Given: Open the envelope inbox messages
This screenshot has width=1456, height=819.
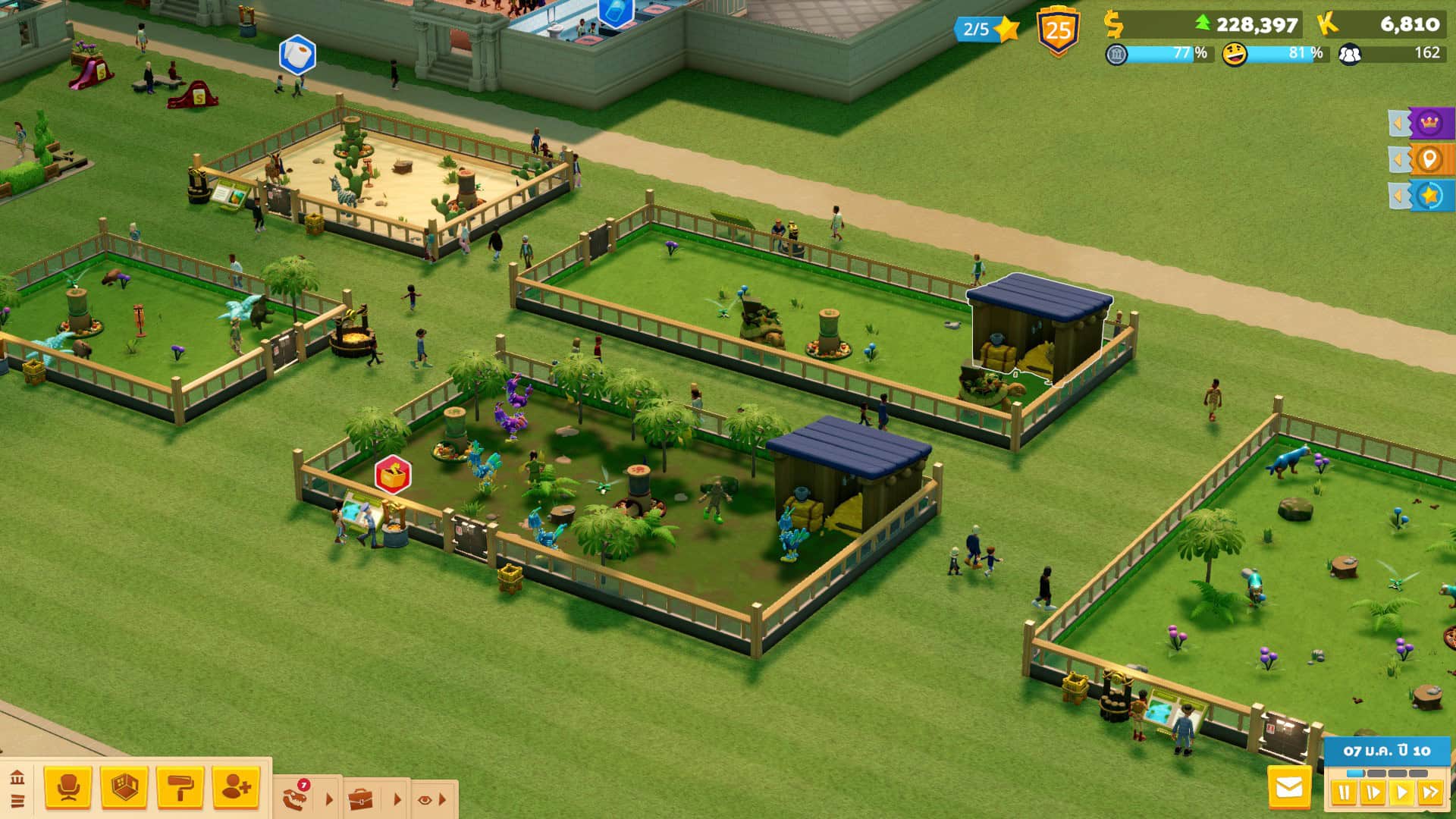Looking at the screenshot, I should tap(1289, 789).
